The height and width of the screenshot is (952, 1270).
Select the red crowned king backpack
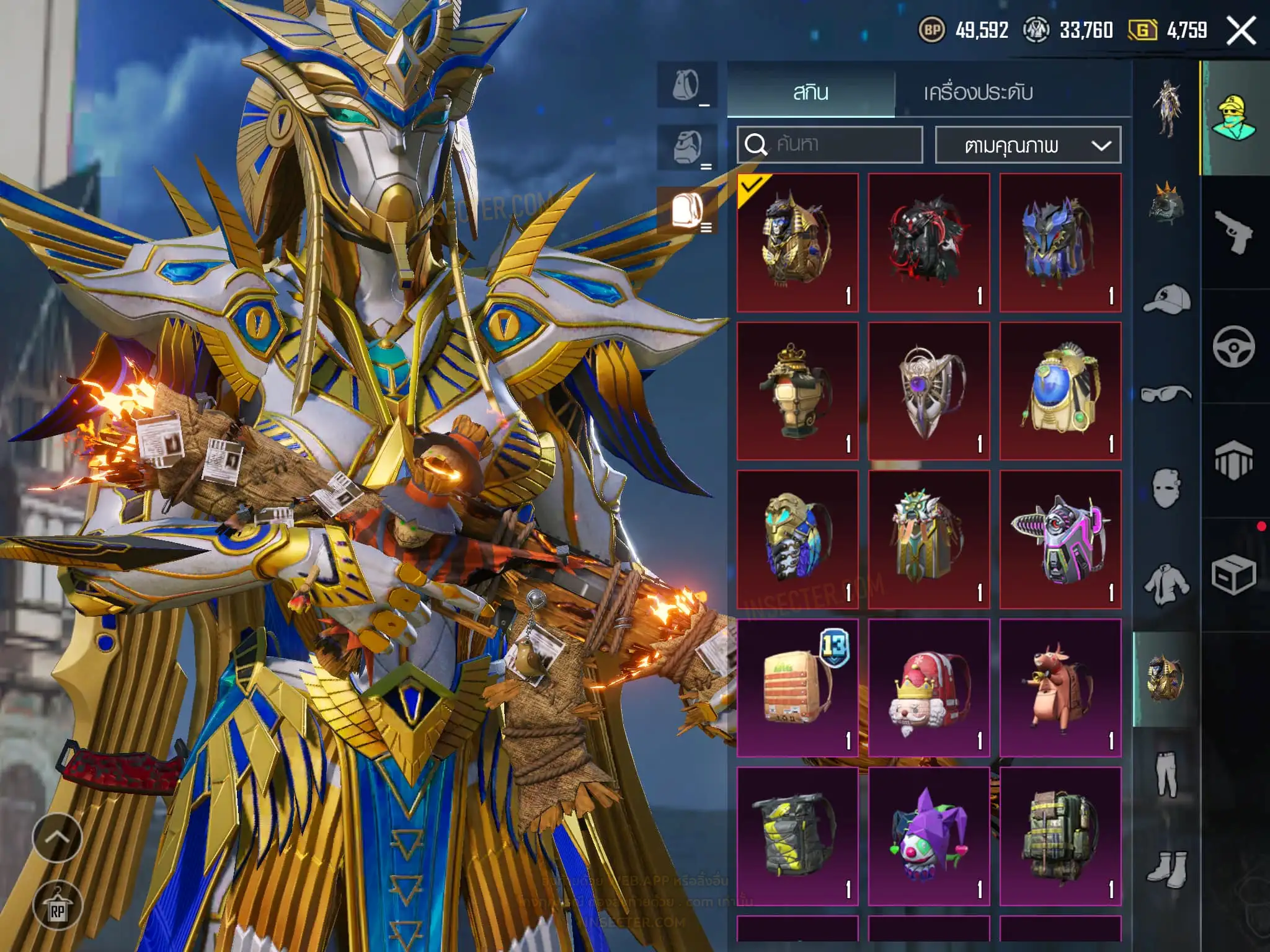[928, 688]
